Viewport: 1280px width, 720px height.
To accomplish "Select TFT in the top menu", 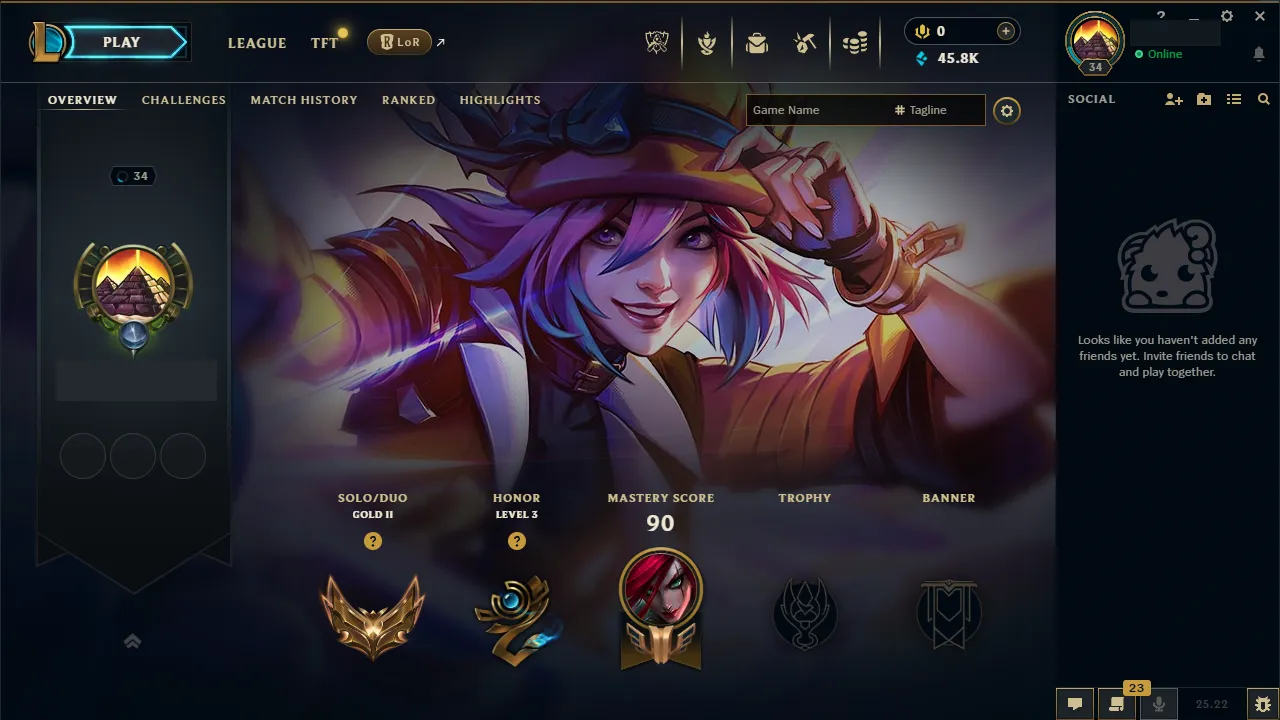I will tap(322, 43).
